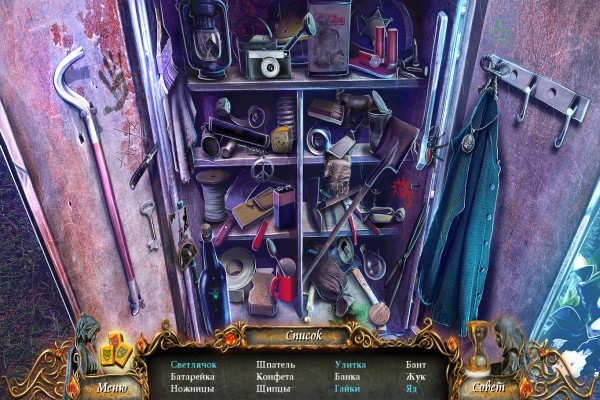Select Светлячок in the item list
The width and height of the screenshot is (600, 400).
pos(193,364)
